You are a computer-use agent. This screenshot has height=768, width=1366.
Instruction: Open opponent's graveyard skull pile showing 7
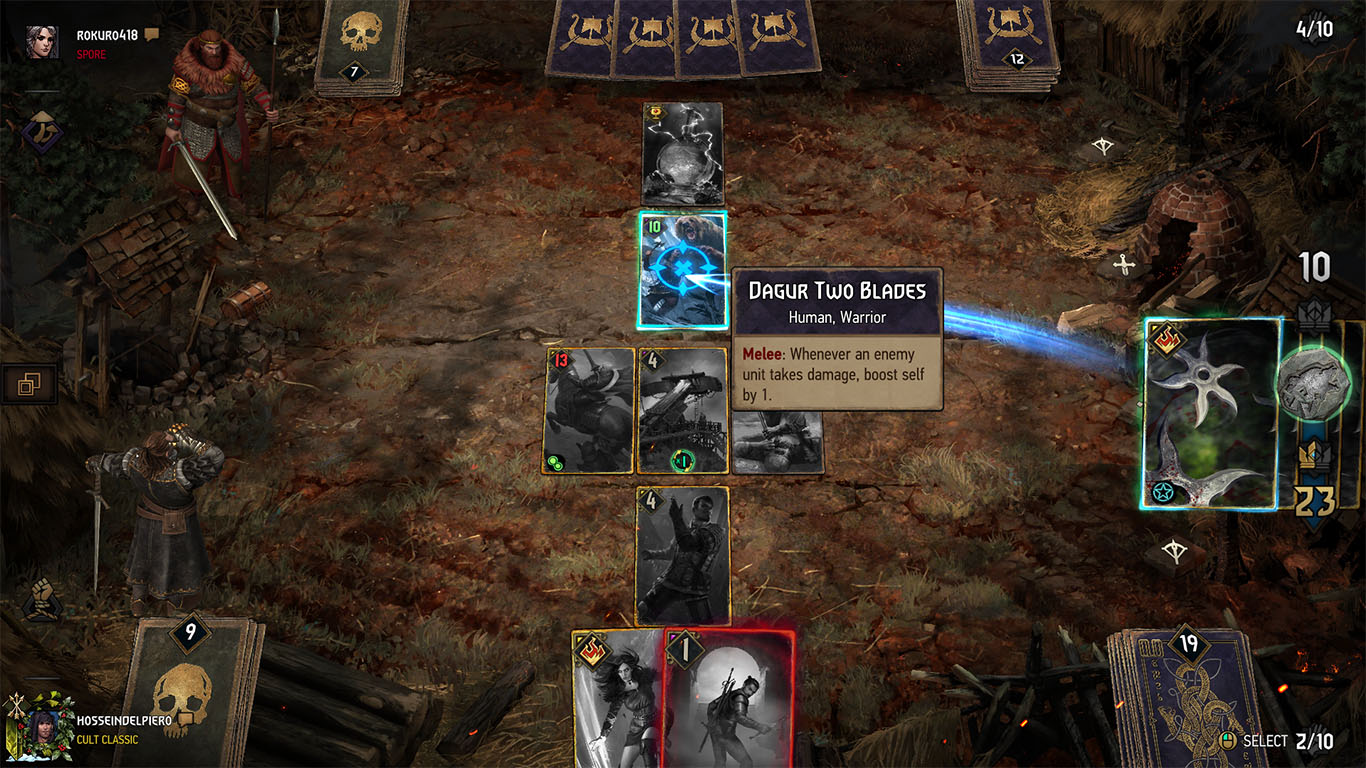point(358,45)
